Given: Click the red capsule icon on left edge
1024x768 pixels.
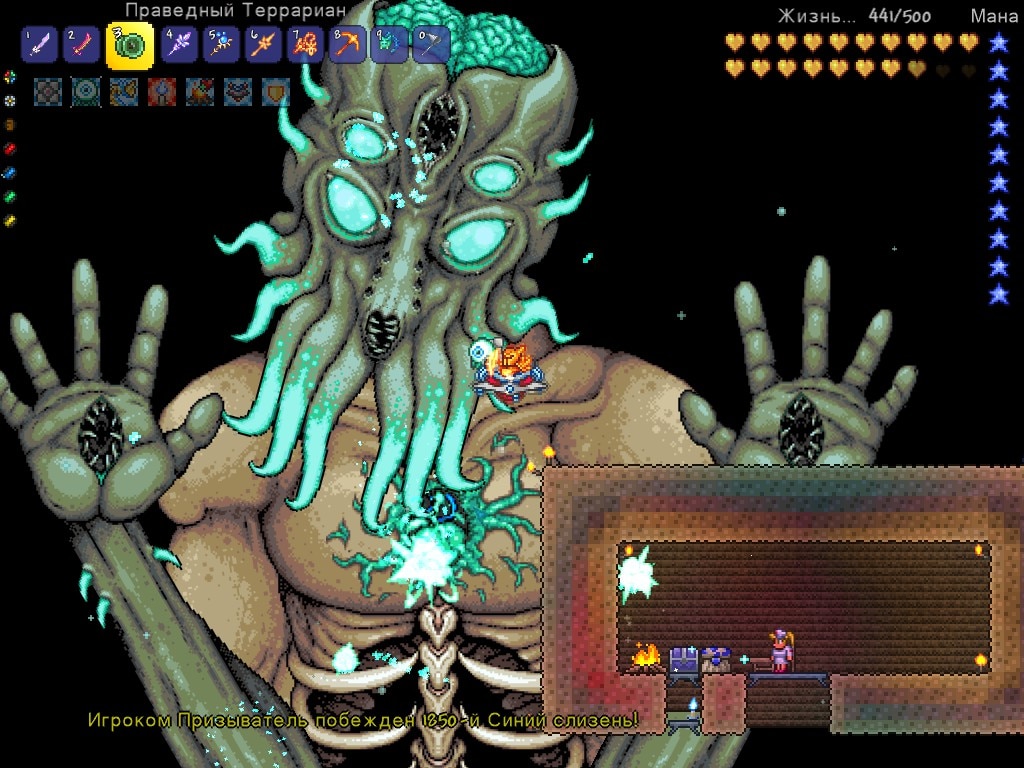Looking at the screenshot, I should [x=10, y=149].
